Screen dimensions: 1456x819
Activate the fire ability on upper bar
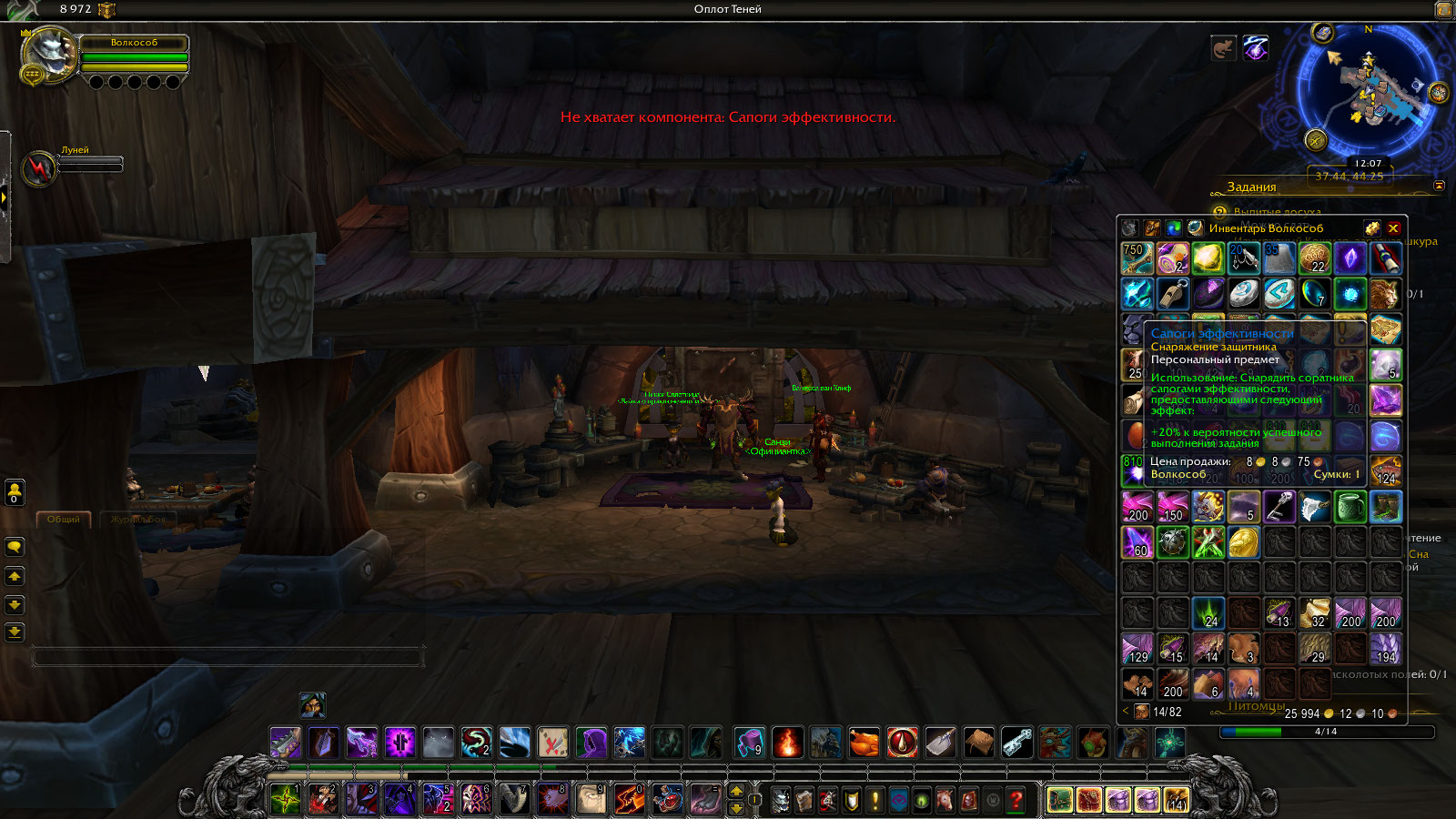coord(787,743)
